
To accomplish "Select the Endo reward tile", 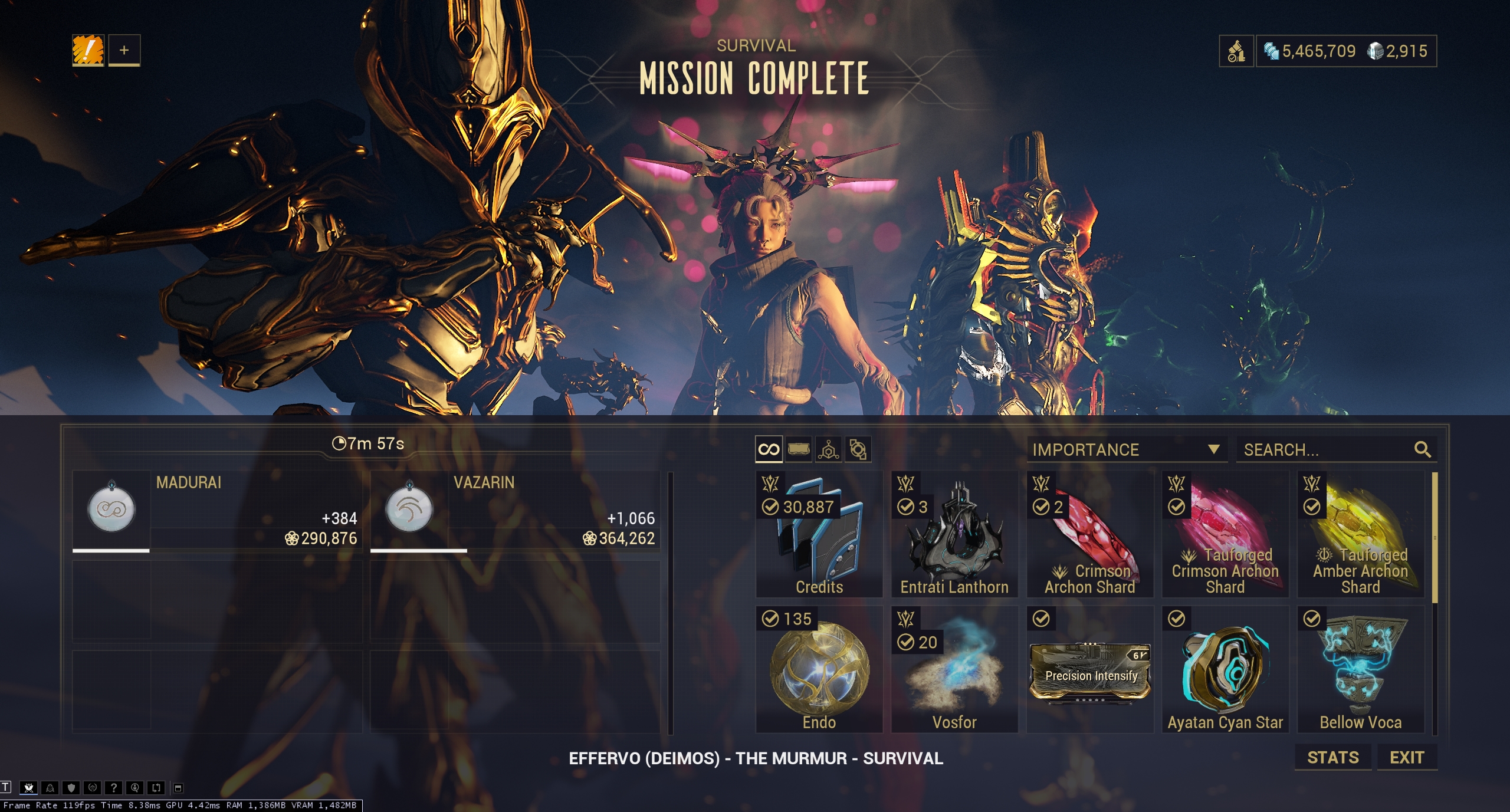I will (x=819, y=669).
